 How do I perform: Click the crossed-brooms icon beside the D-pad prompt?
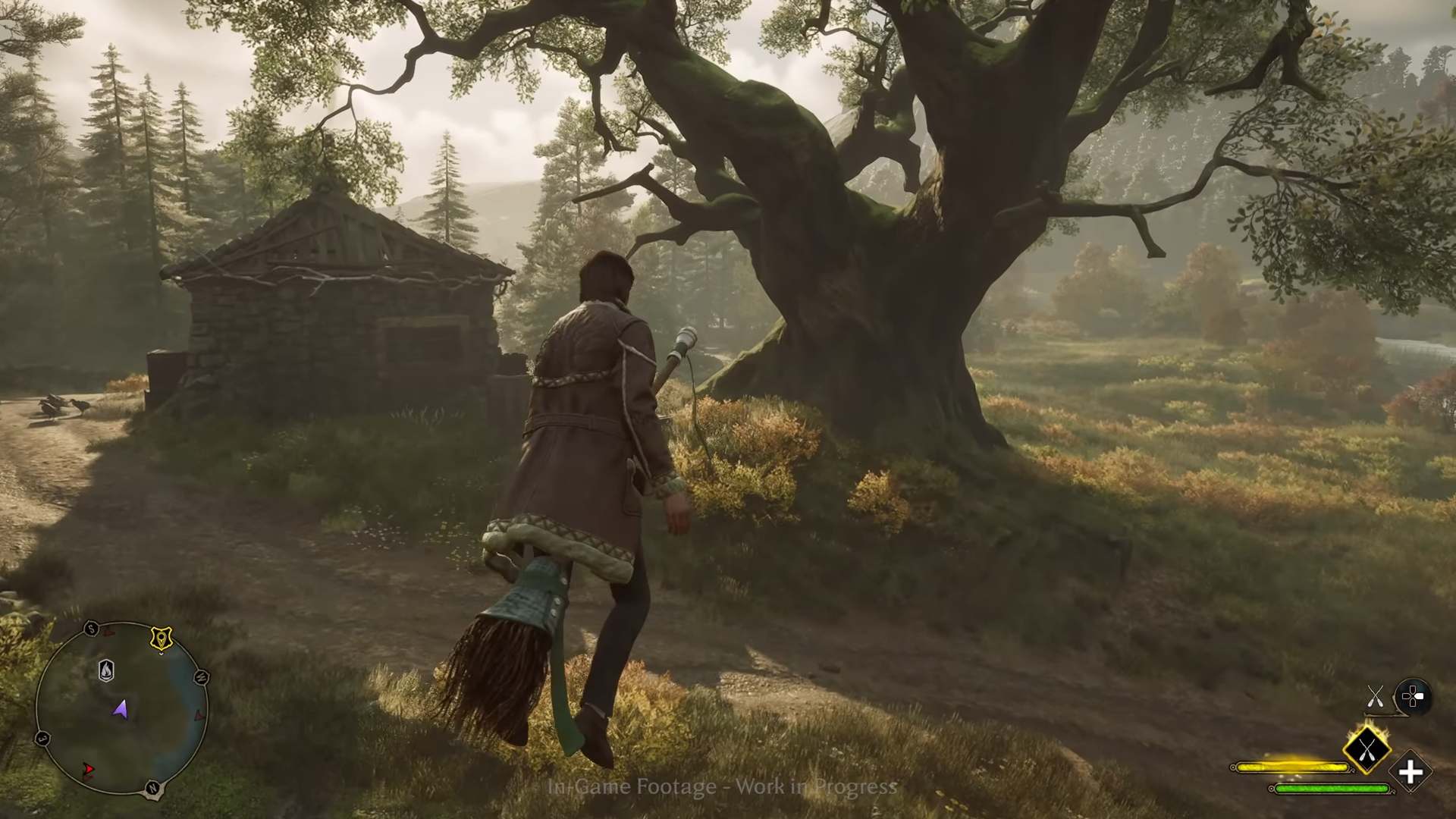[x=1375, y=696]
